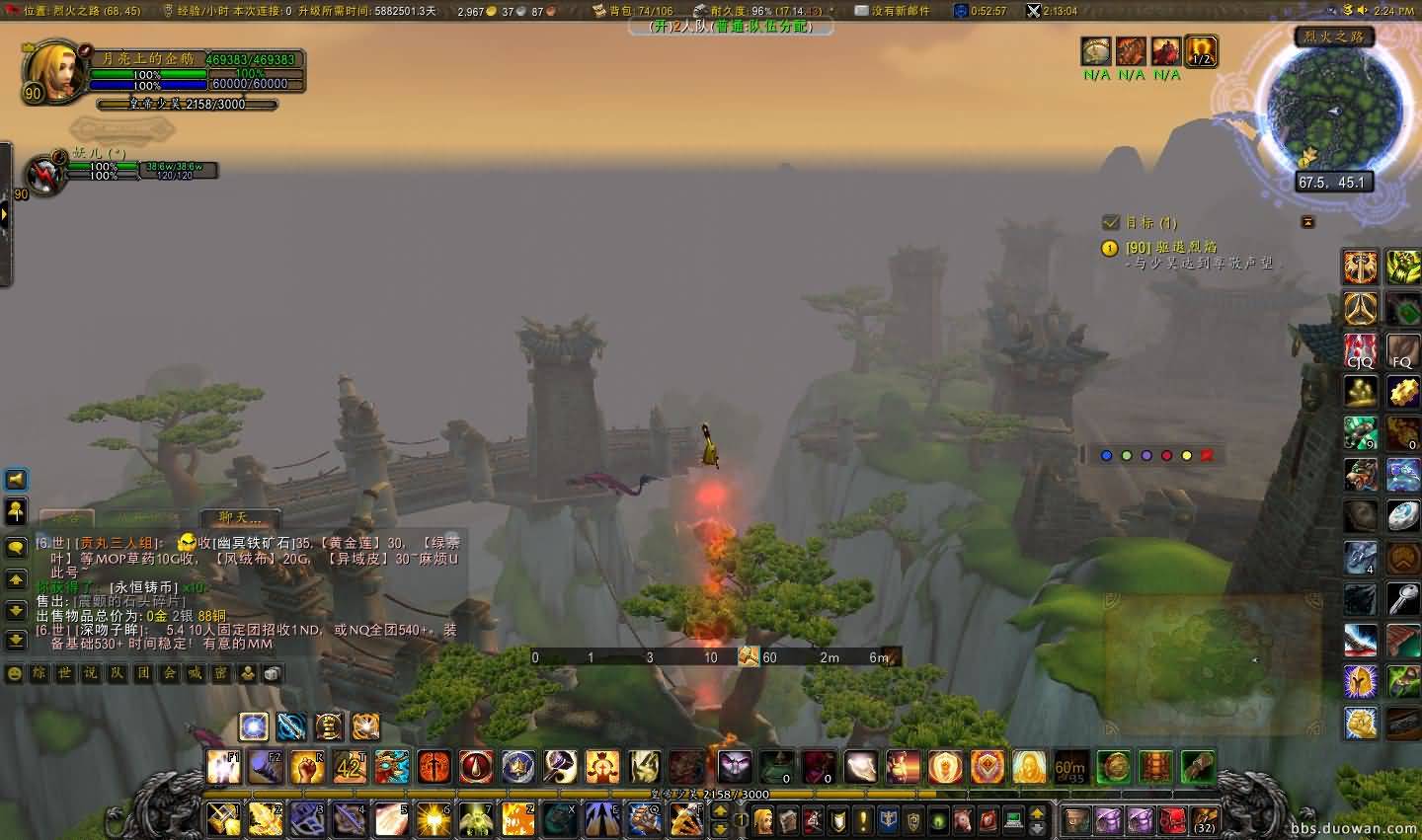The image size is (1422, 840).
Task: Click the pet portrait frame
Action: pos(44,175)
